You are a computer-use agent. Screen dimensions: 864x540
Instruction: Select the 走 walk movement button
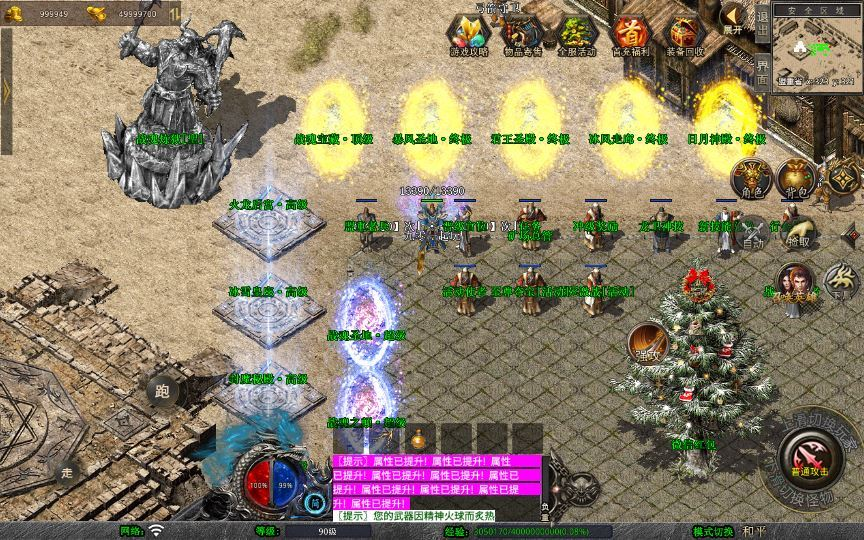click(x=68, y=472)
